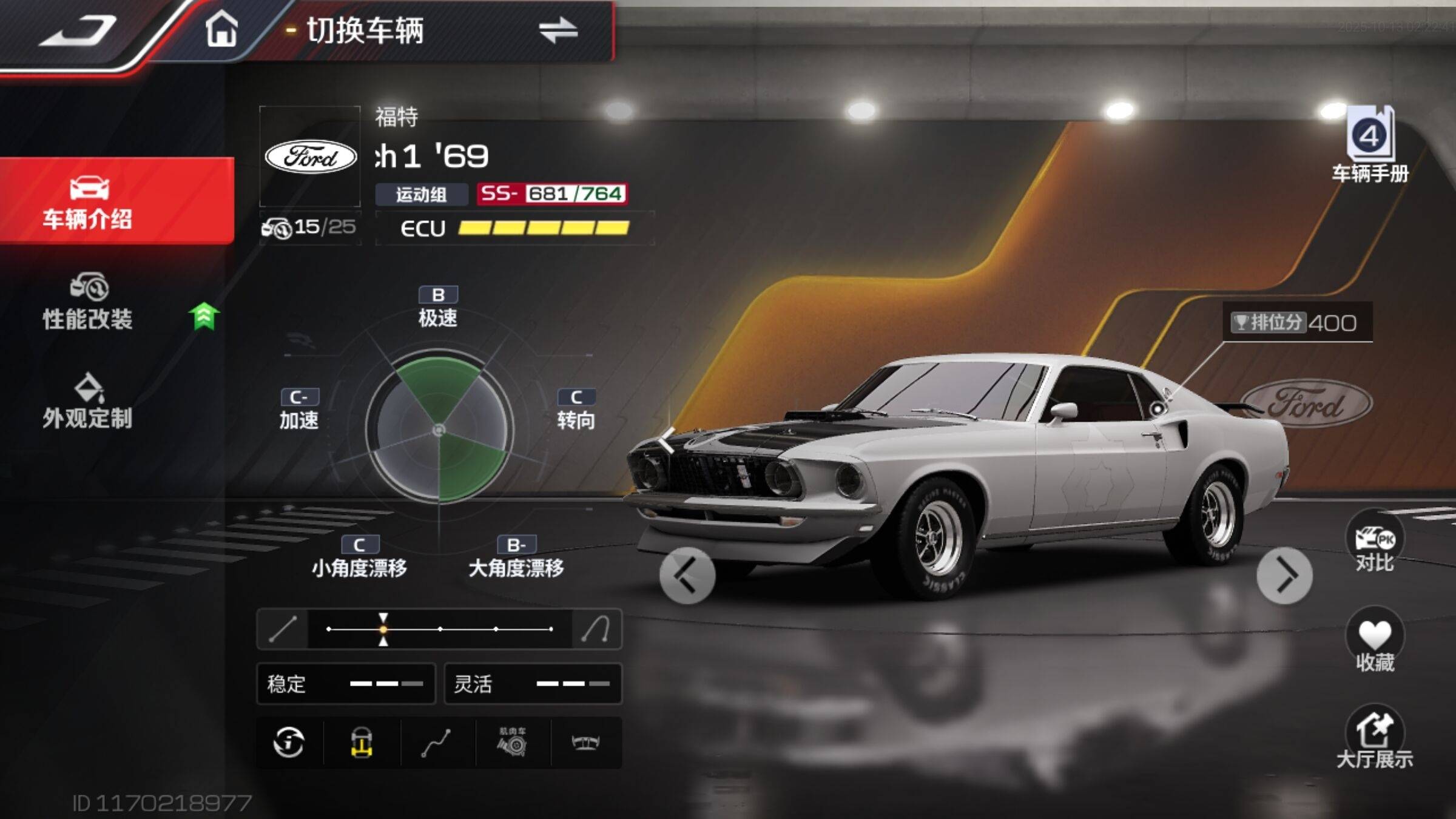Show the next car with the right arrow

coord(1284,575)
